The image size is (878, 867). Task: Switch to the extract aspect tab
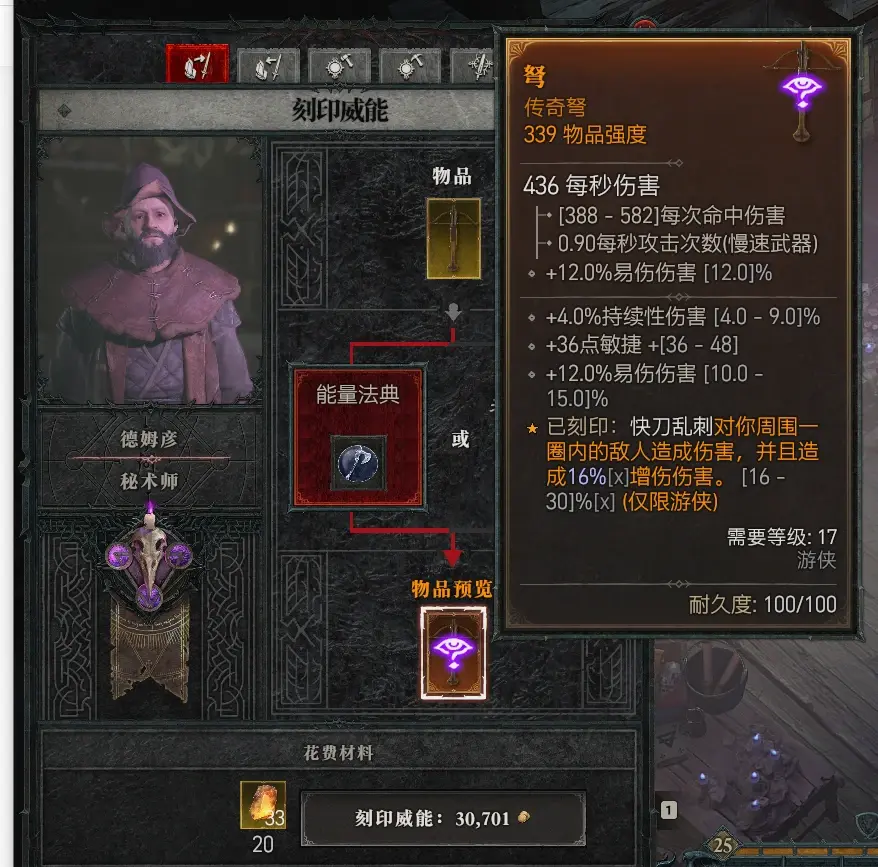[x=269, y=67]
